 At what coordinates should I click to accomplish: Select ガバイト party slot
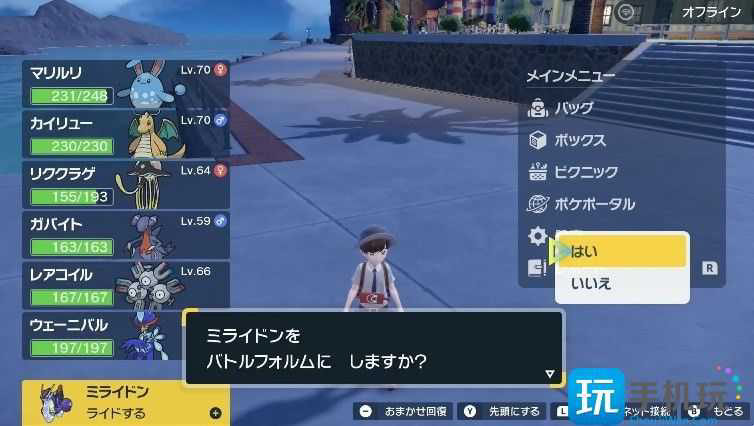point(125,234)
